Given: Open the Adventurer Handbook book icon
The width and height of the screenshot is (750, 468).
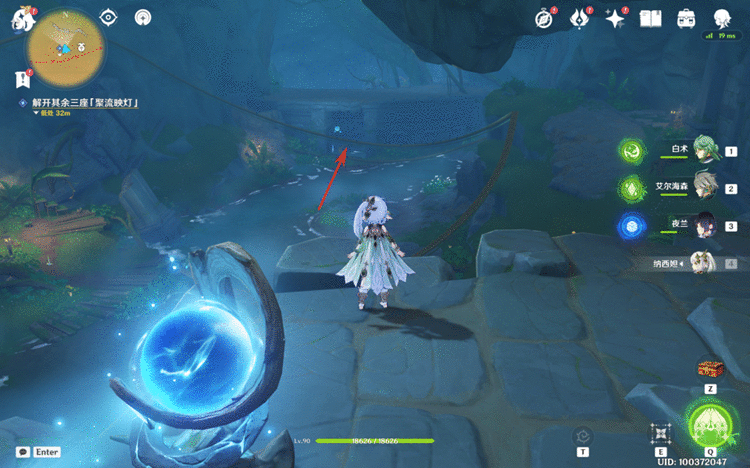Looking at the screenshot, I should tap(651, 19).
